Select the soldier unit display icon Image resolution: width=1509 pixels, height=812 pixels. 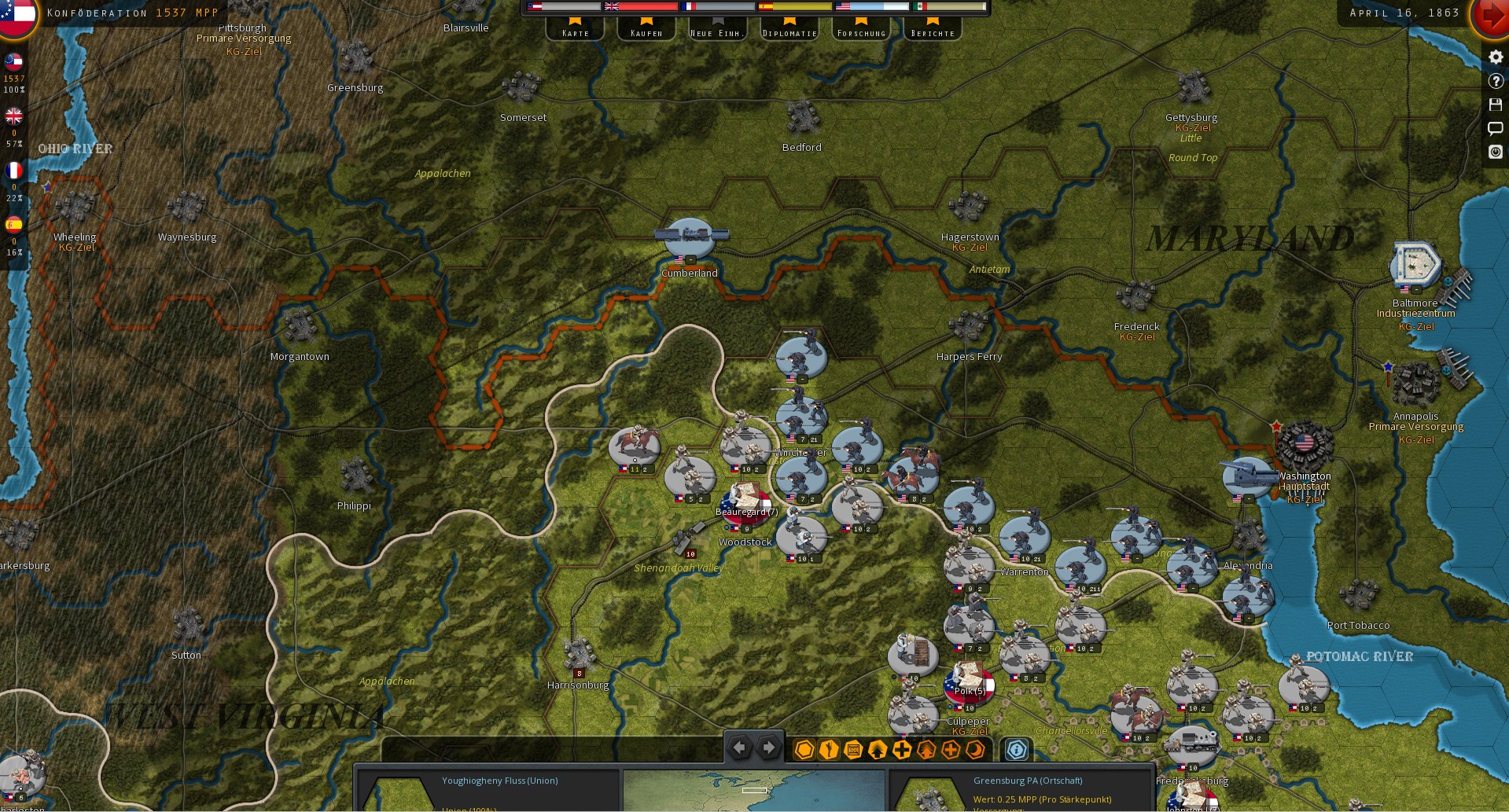pos(827,750)
